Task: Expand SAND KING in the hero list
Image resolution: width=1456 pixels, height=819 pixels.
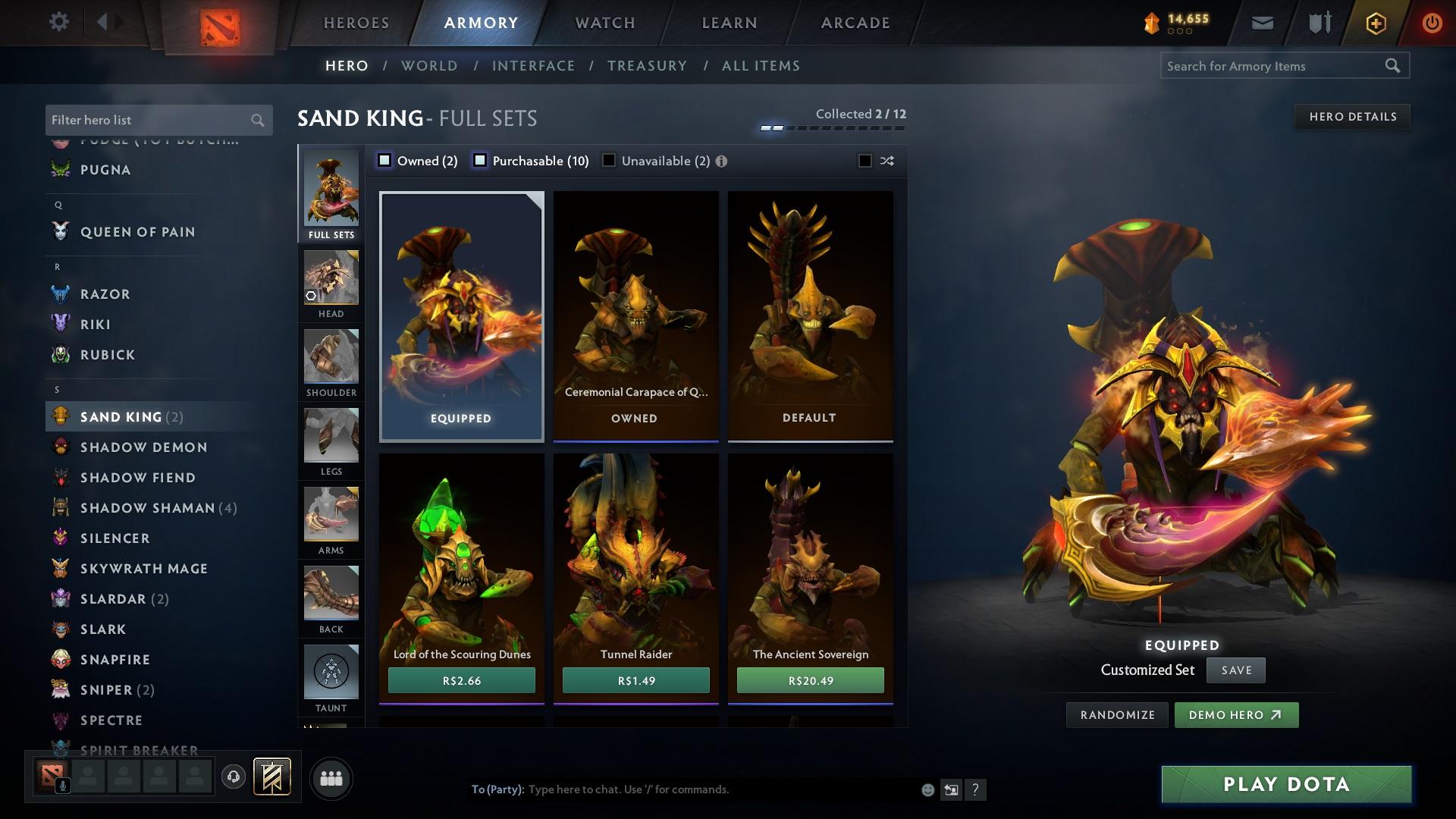Action: [121, 416]
